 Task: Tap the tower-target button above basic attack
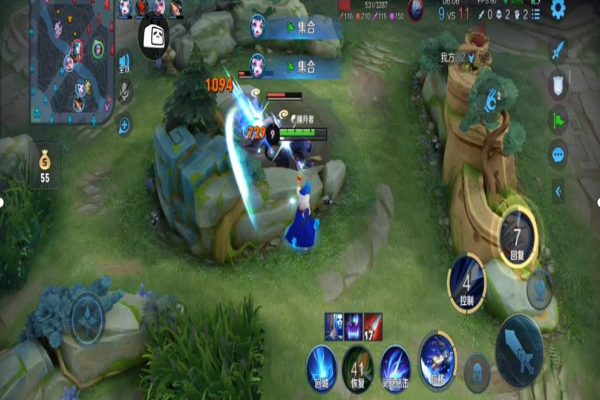coord(541,287)
